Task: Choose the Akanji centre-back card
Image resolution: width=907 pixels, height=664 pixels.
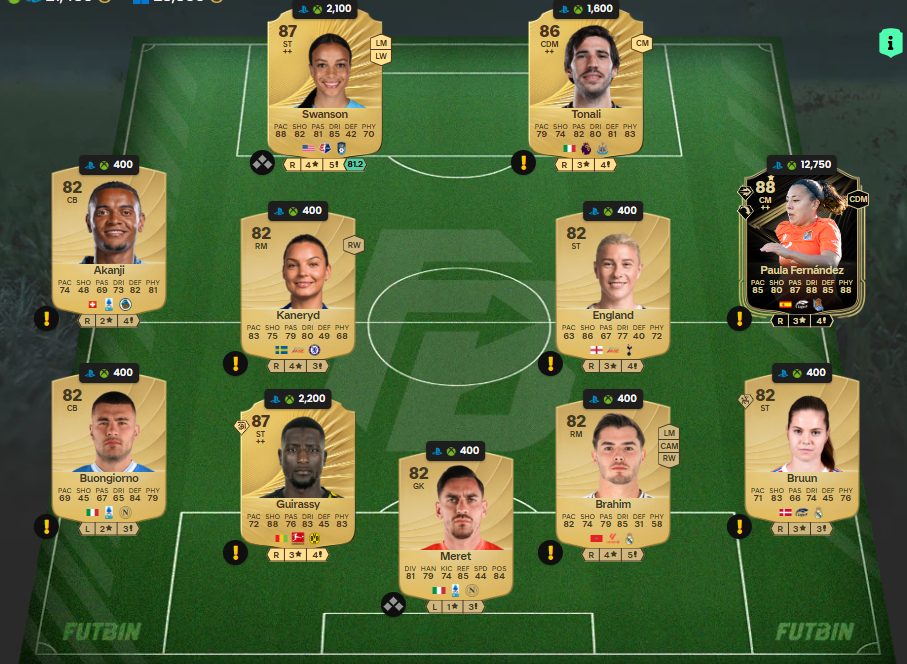Action: tap(109, 240)
